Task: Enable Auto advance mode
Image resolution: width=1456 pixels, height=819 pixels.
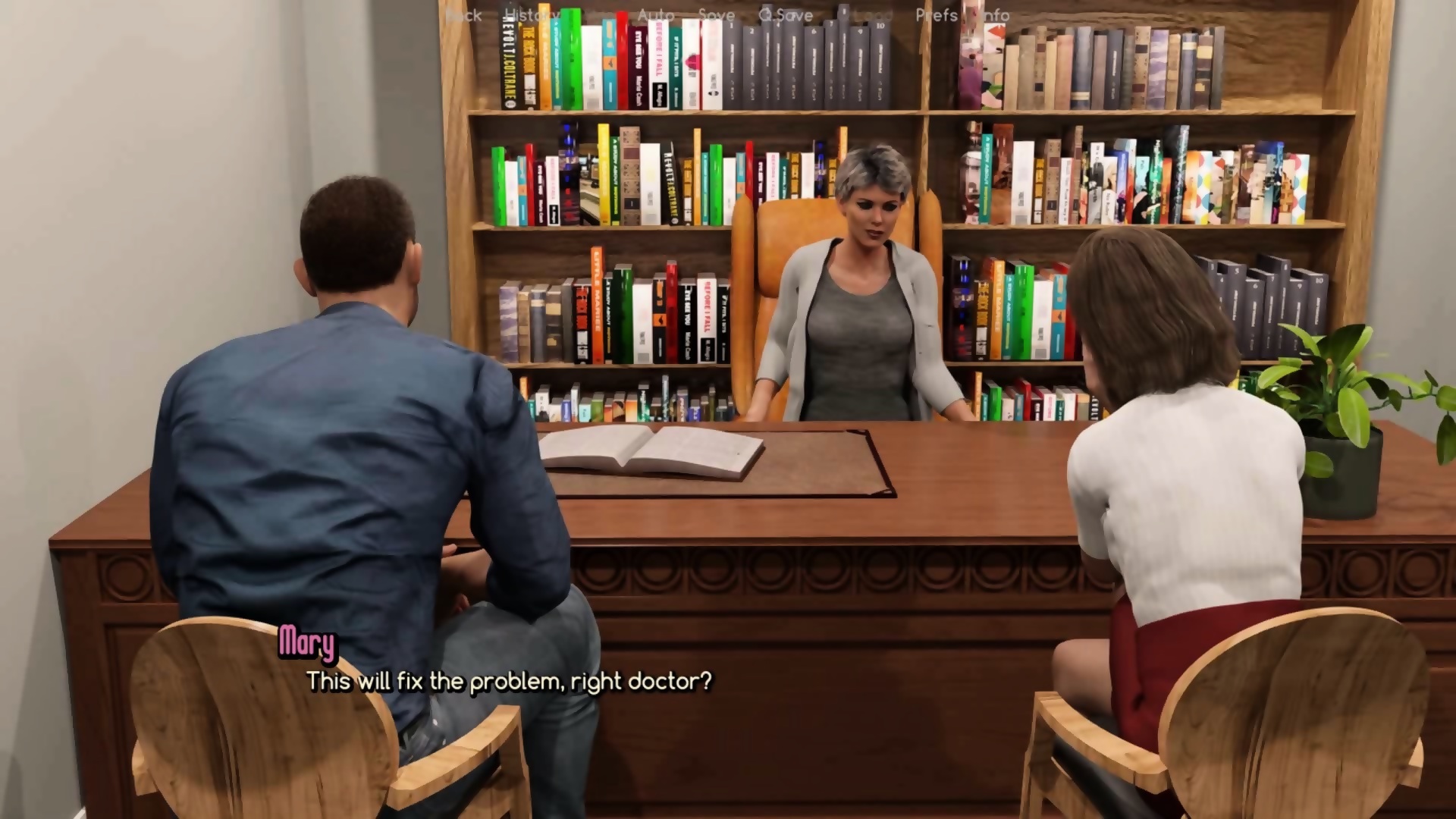Action: pos(656,15)
